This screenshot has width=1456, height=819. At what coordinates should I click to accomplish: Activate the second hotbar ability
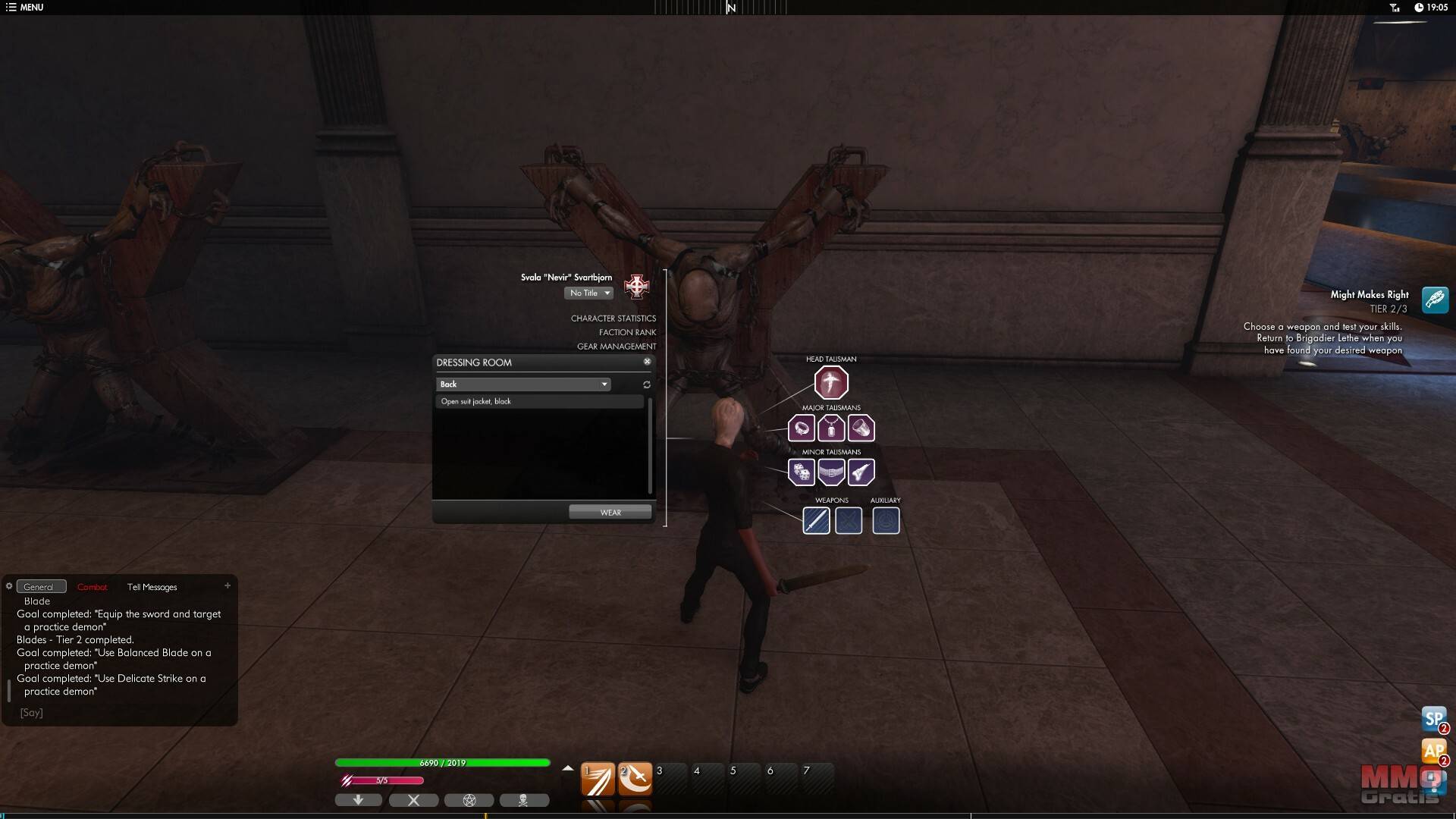pos(635,779)
